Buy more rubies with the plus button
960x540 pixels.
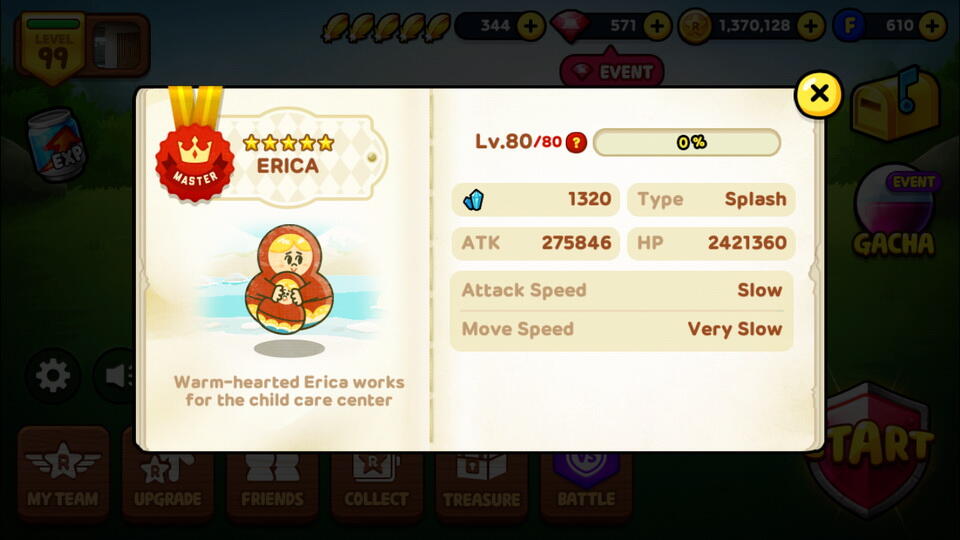(657, 26)
